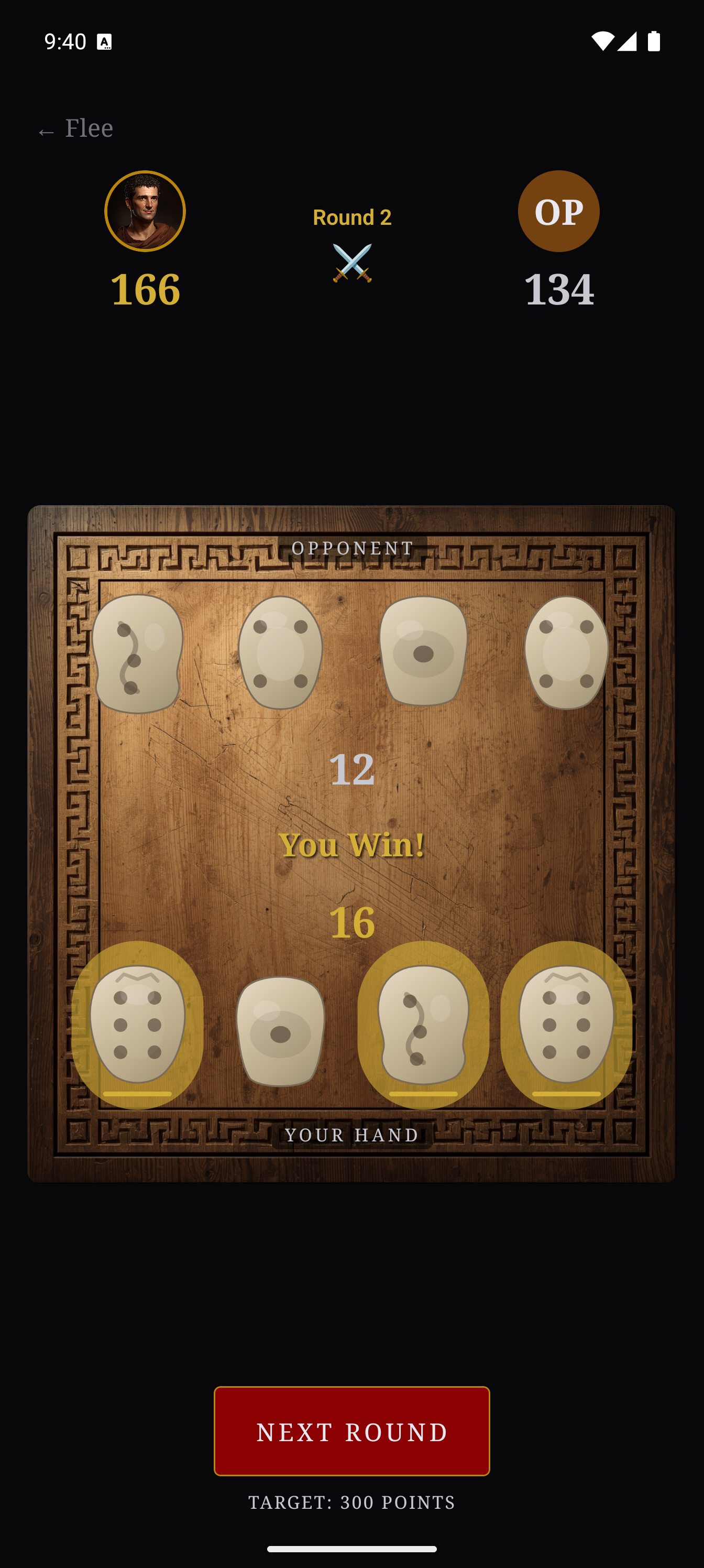Click the opponent's snake-patterned astragalus die
This screenshot has width=704, height=1568.
pos(138,654)
